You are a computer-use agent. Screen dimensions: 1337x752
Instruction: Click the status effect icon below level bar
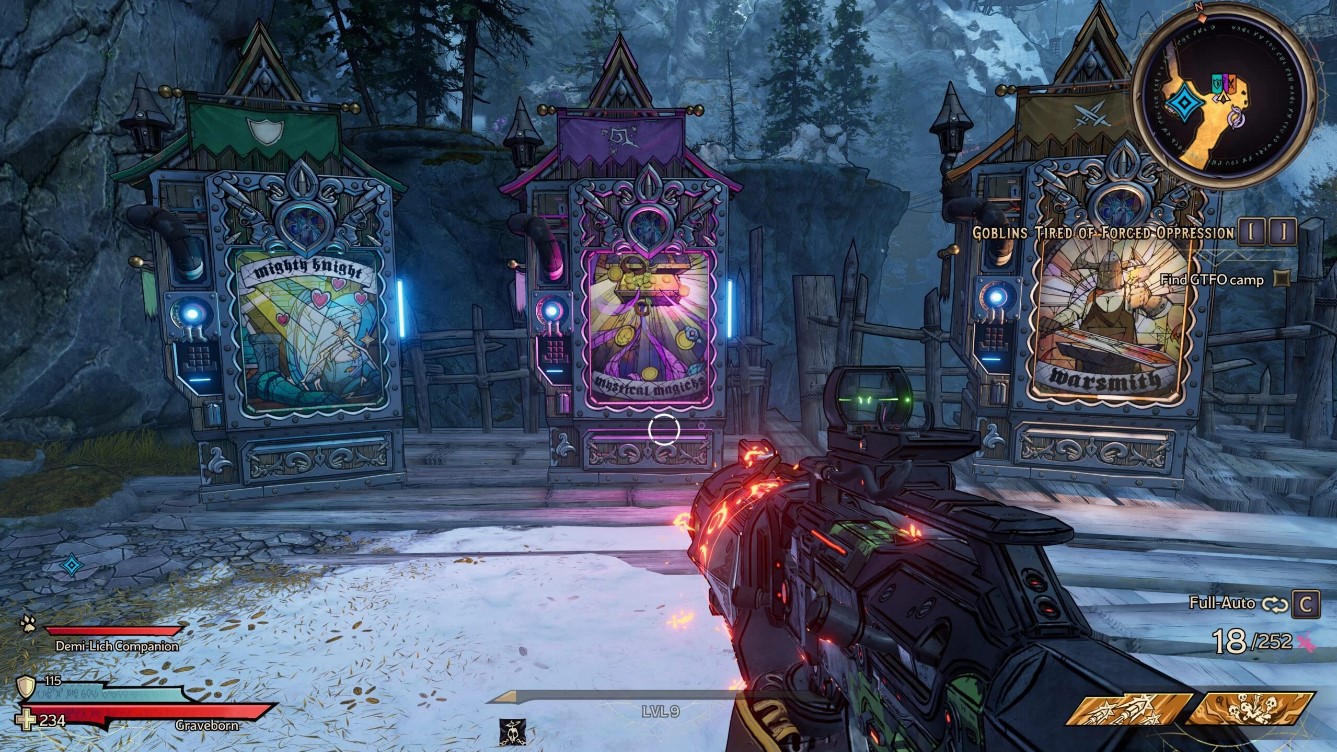(x=514, y=733)
